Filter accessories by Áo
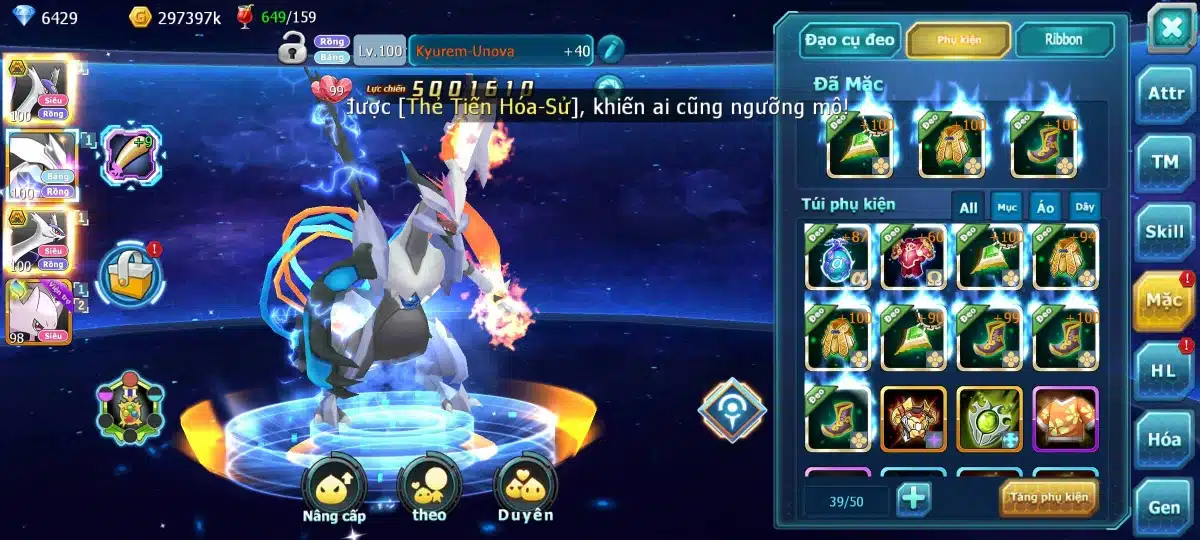Viewport: 1200px width, 540px height. pyautogui.click(x=1045, y=207)
